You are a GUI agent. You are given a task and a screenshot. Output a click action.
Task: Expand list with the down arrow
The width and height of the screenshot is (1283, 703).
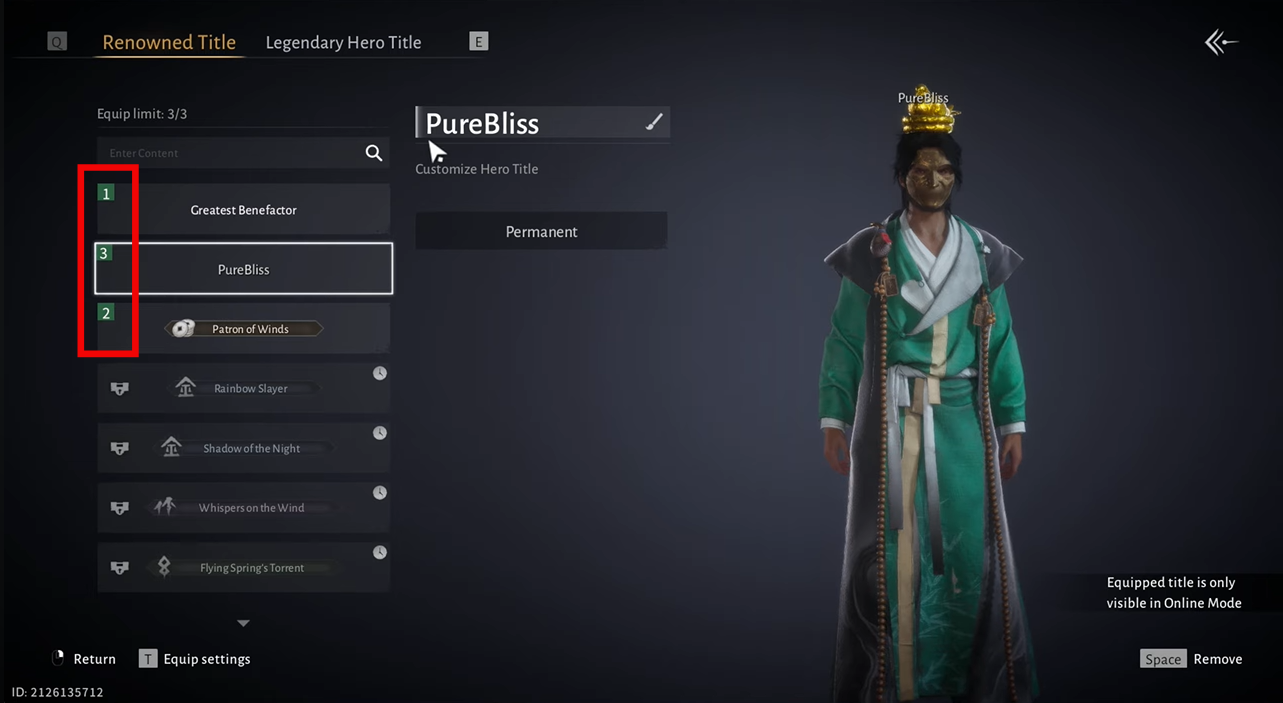[x=243, y=623]
